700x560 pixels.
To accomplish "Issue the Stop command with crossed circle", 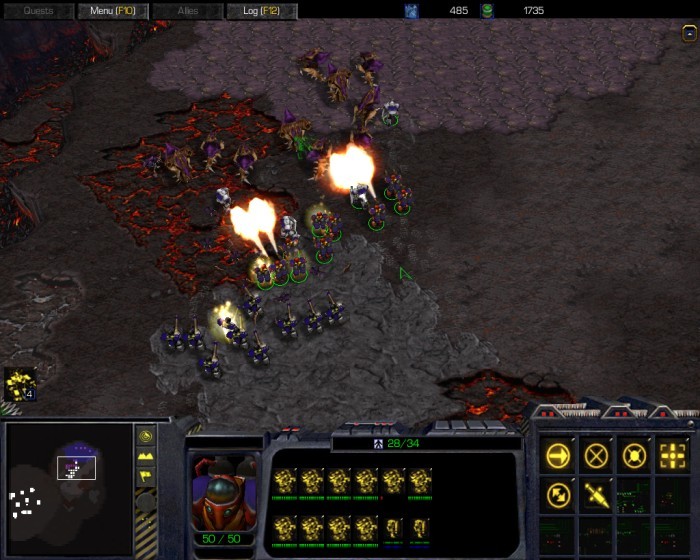I will (597, 455).
